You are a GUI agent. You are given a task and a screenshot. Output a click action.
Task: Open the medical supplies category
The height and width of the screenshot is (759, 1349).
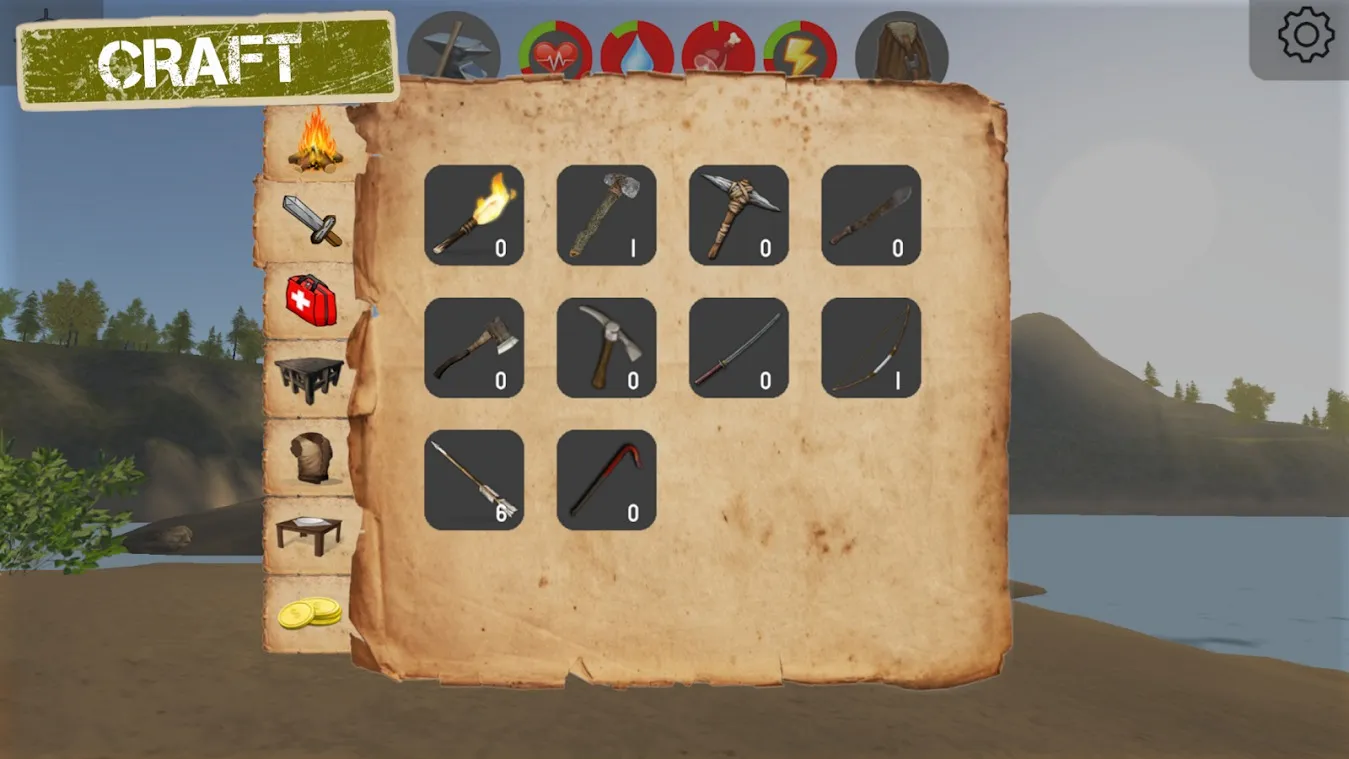(x=310, y=300)
